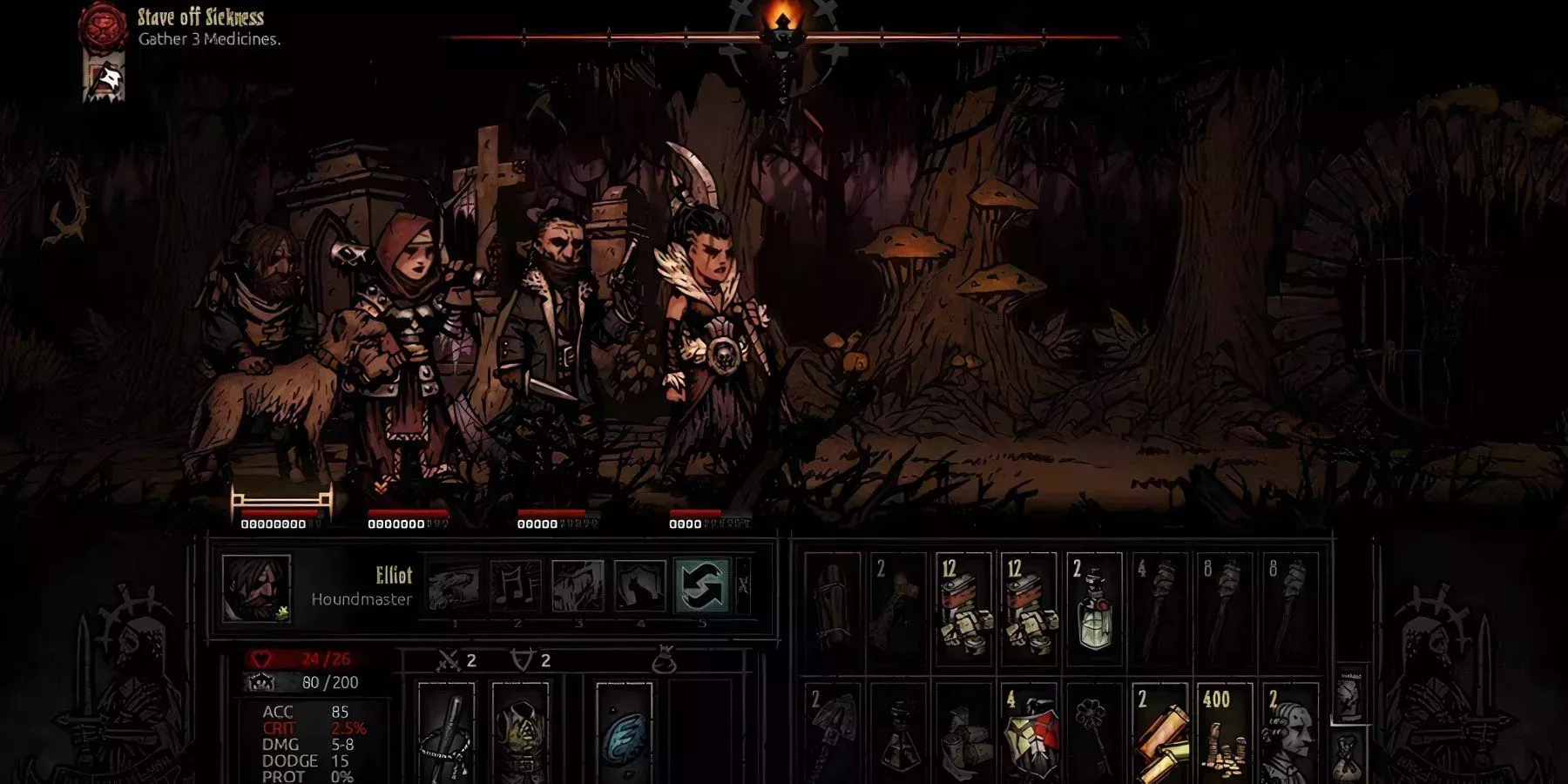Inspect the equipped armor vest slot
Image resolution: width=1568 pixels, height=784 pixels.
pyautogui.click(x=520, y=733)
